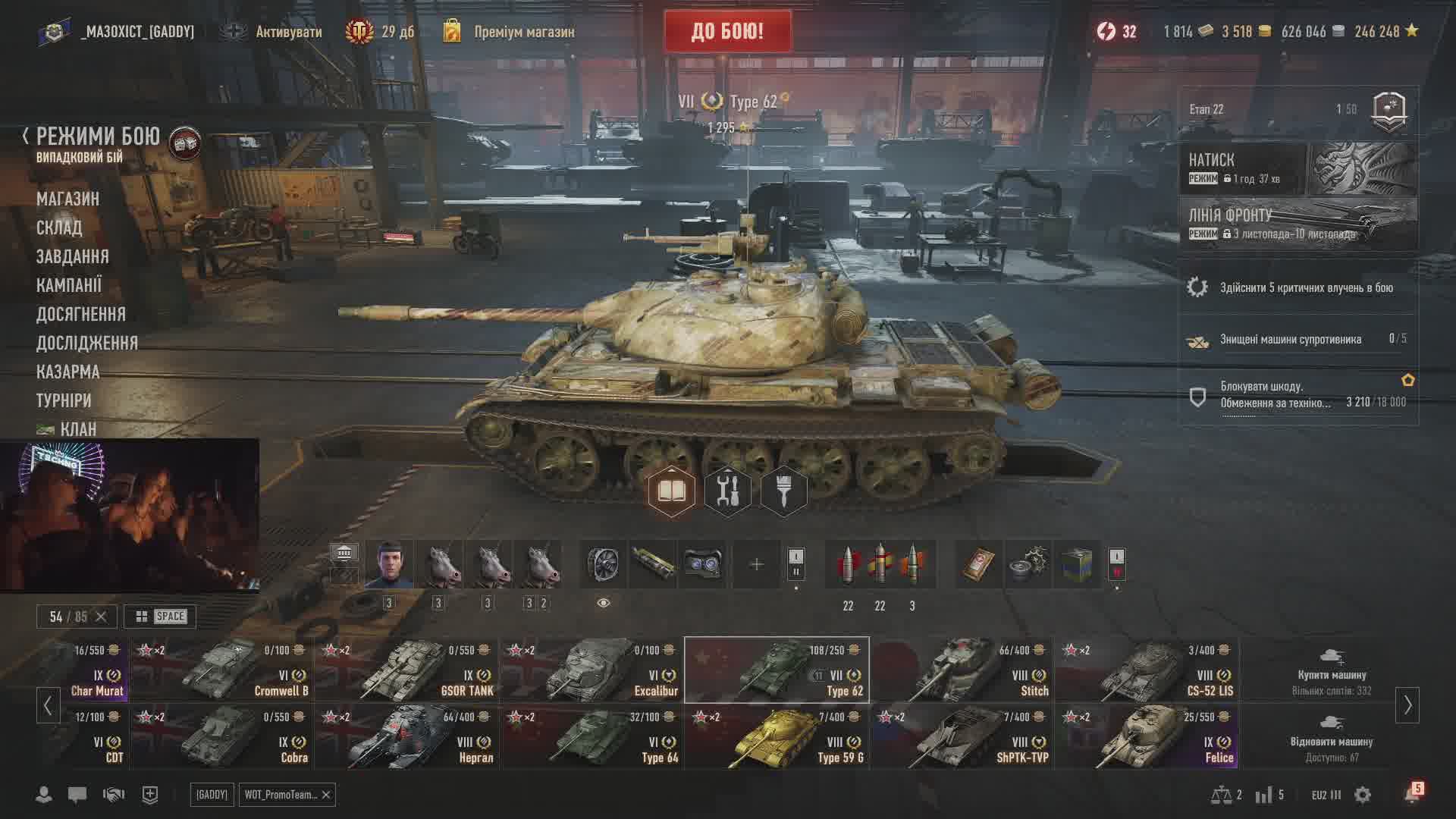
Task: Start battle with ДО БОЮ! button
Action: click(727, 32)
